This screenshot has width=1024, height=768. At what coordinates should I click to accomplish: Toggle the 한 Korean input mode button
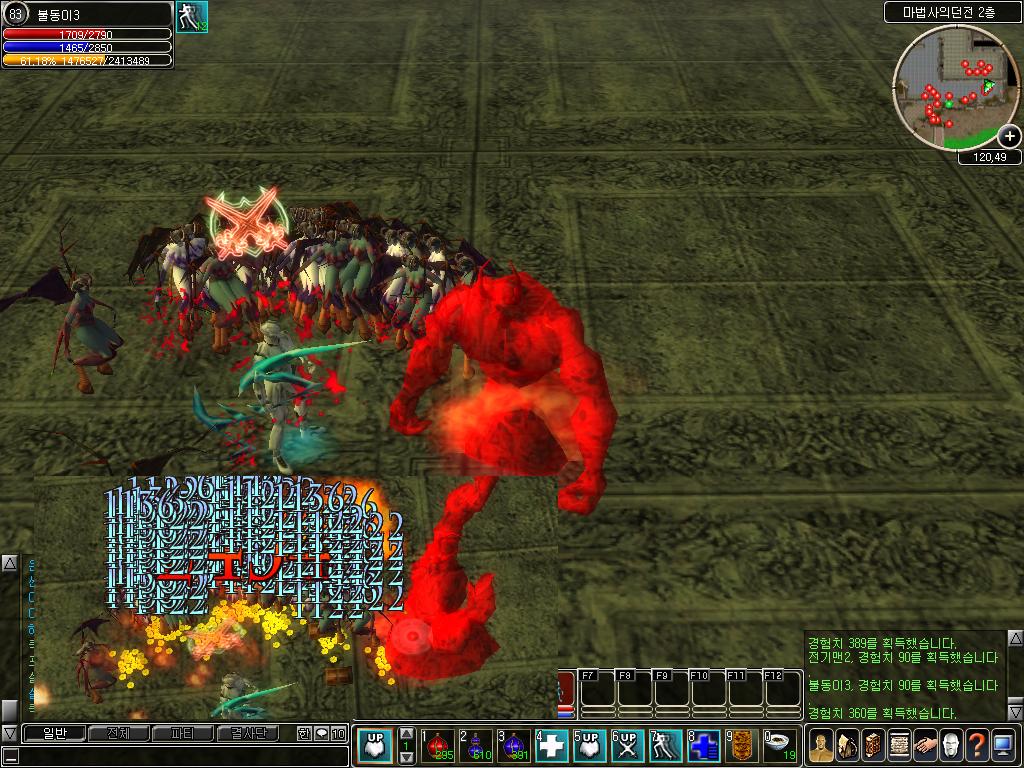[x=304, y=734]
